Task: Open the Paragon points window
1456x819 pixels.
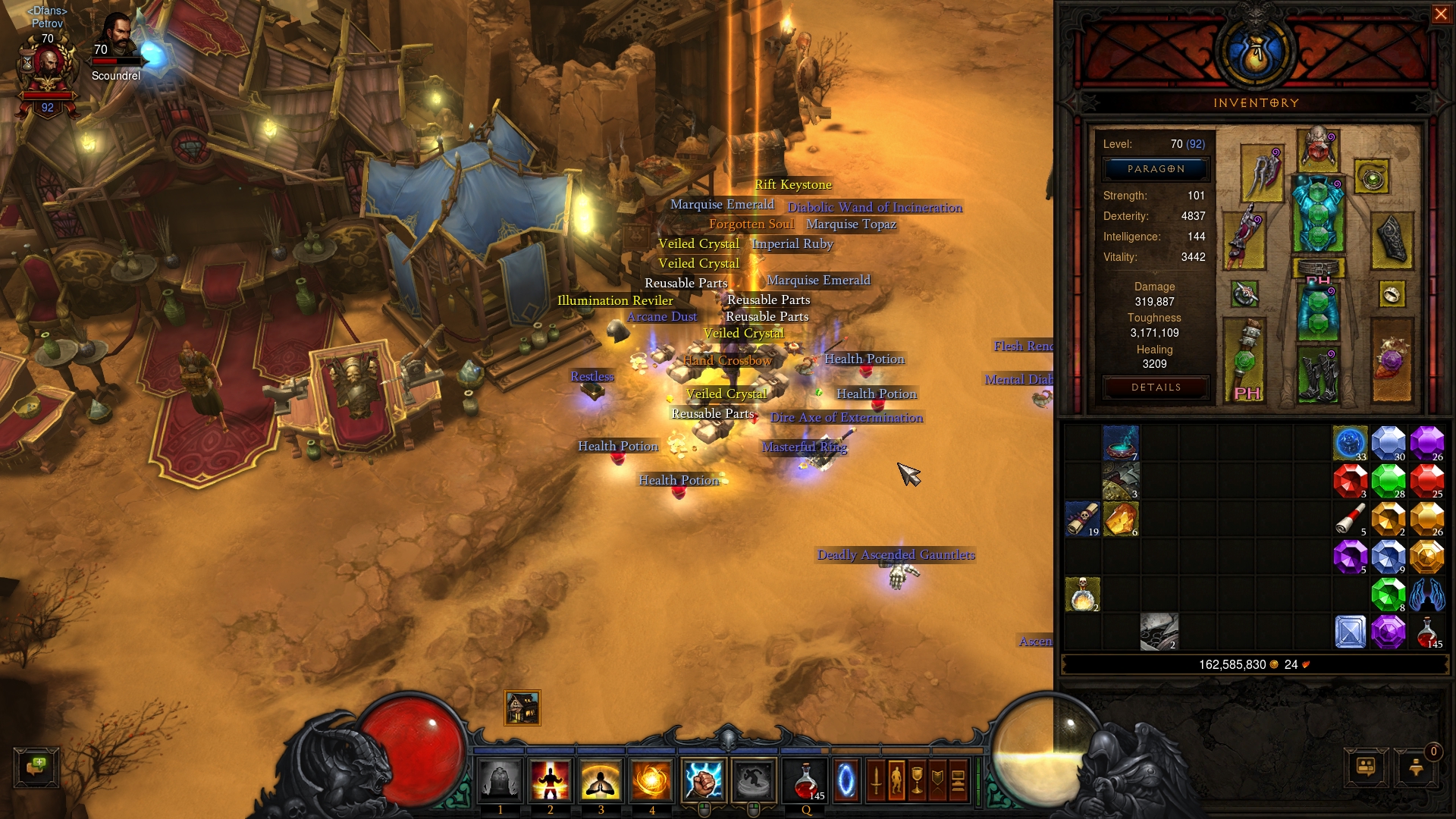Action: tap(1156, 169)
